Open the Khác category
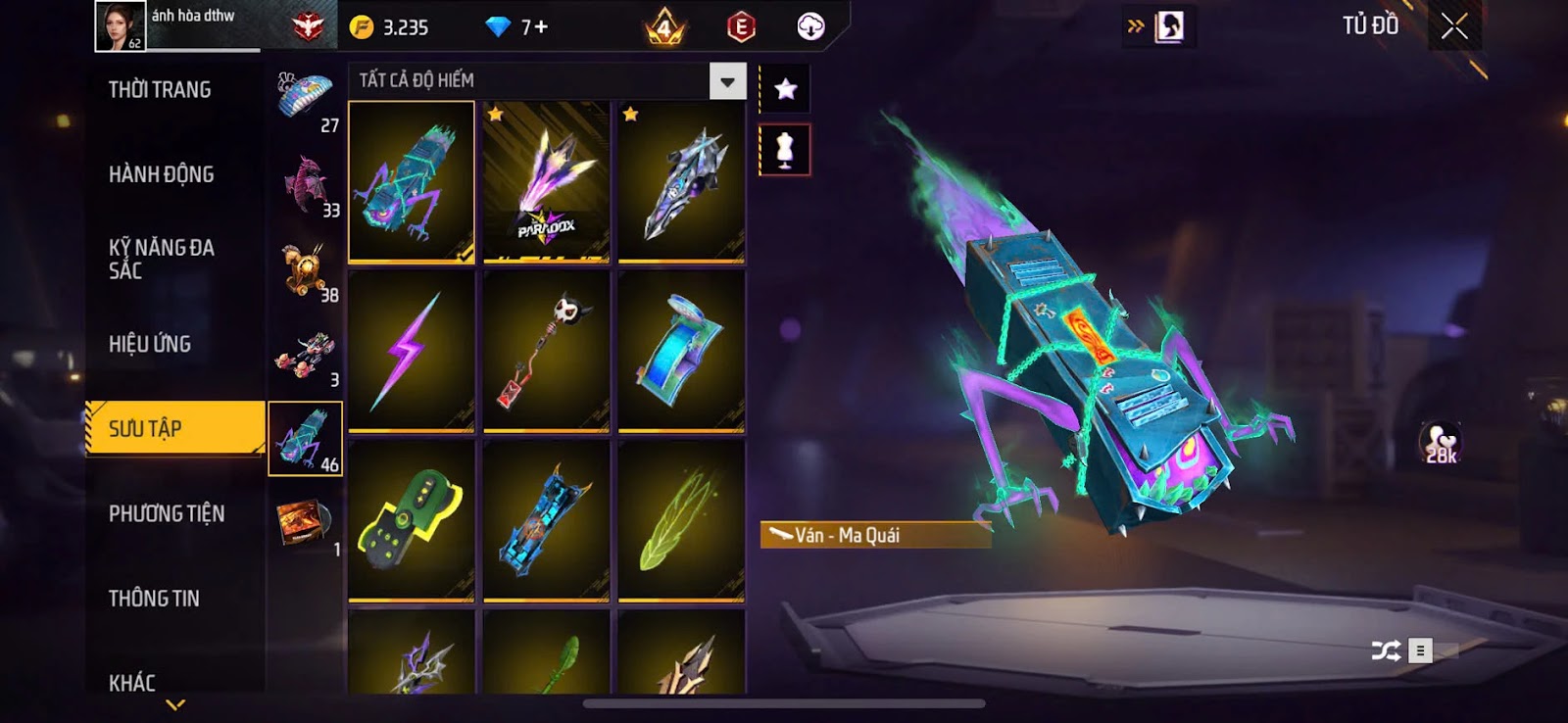This screenshot has height=723, width=1568. [x=132, y=682]
